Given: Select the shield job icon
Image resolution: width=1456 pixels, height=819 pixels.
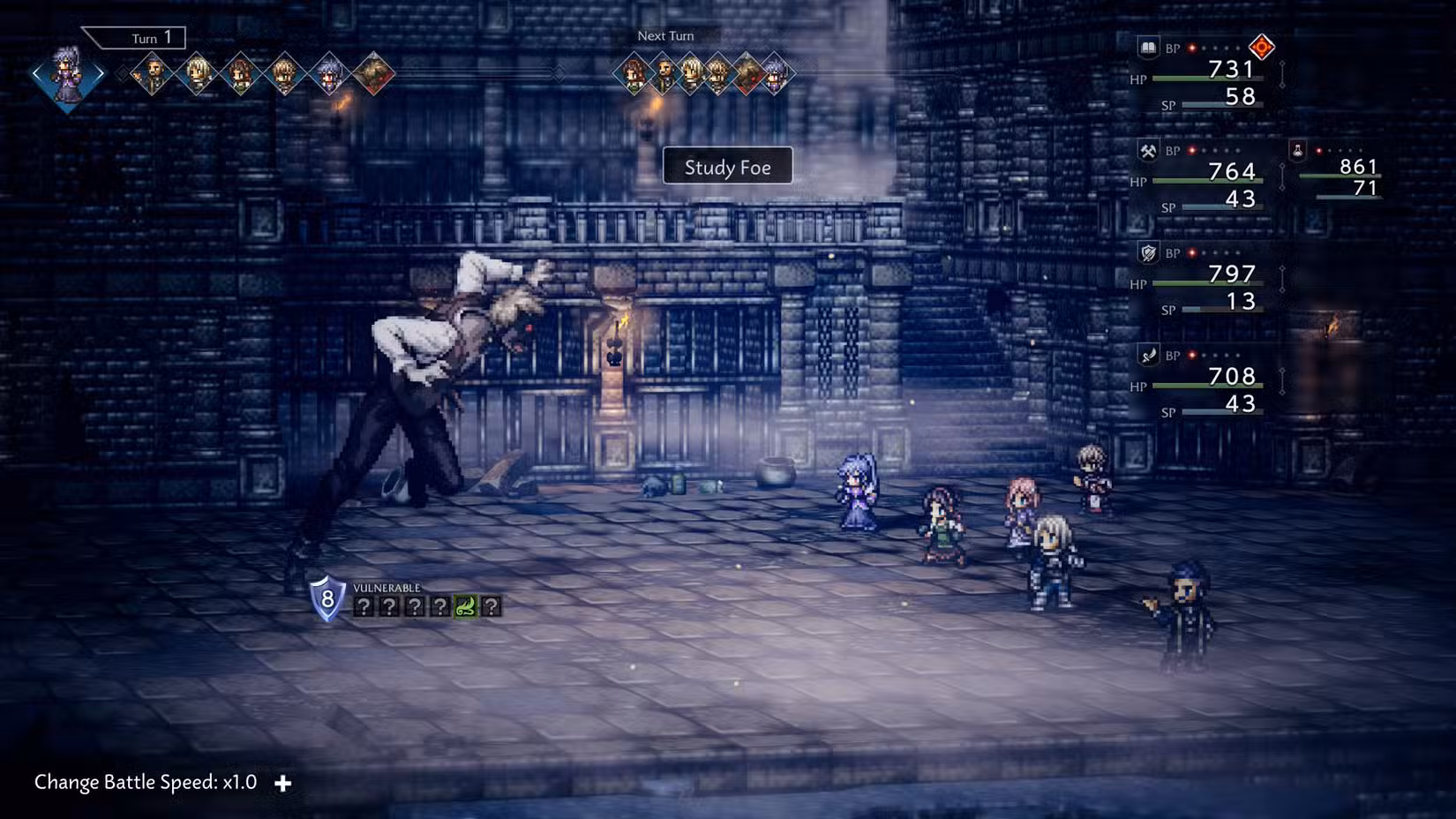Looking at the screenshot, I should 1149,252.
